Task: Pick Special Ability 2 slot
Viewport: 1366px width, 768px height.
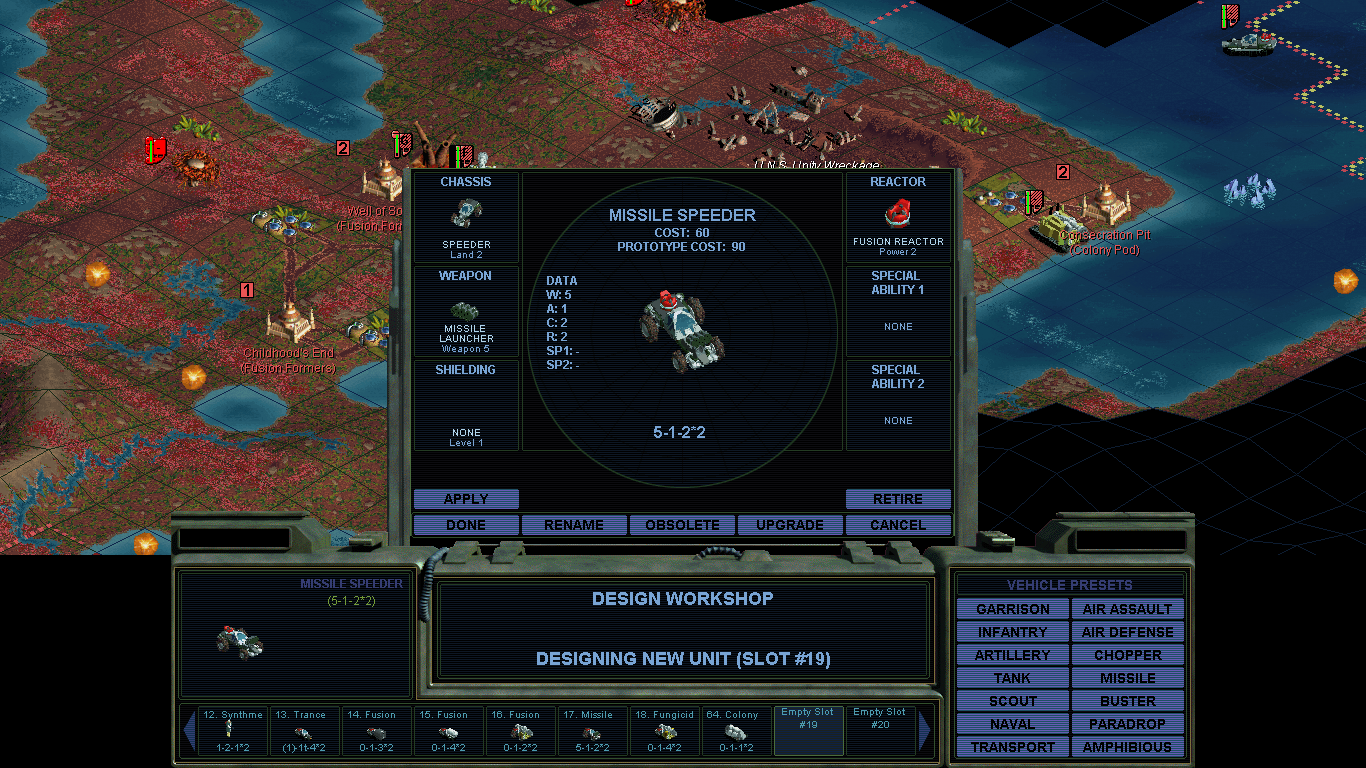Action: (898, 405)
